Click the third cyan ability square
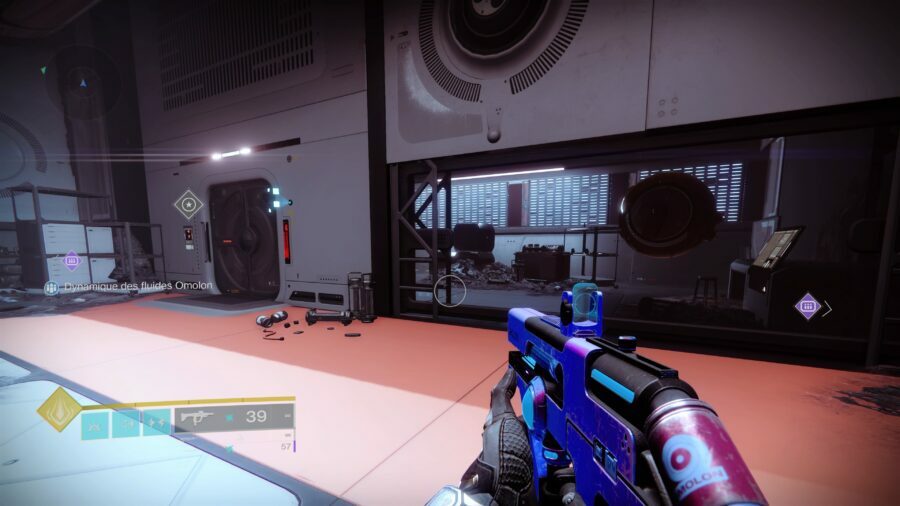The height and width of the screenshot is (506, 900). (x=156, y=424)
